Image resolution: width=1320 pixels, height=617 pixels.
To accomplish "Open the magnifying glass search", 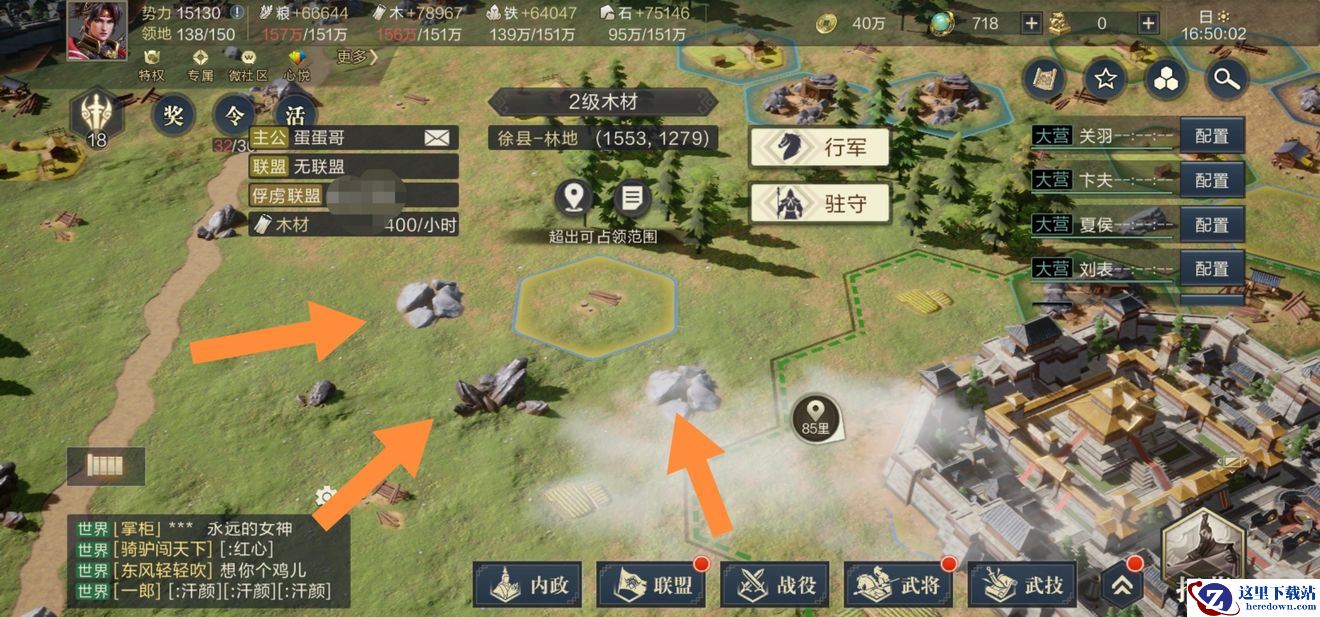I will (x=1226, y=78).
